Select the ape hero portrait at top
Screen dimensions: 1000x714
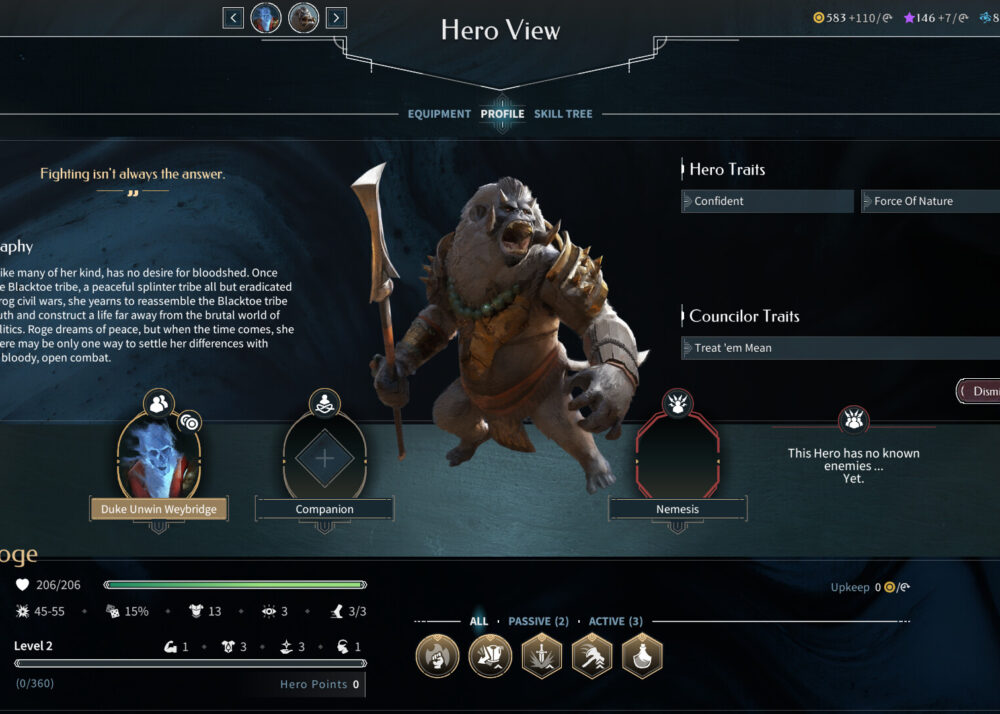point(304,17)
